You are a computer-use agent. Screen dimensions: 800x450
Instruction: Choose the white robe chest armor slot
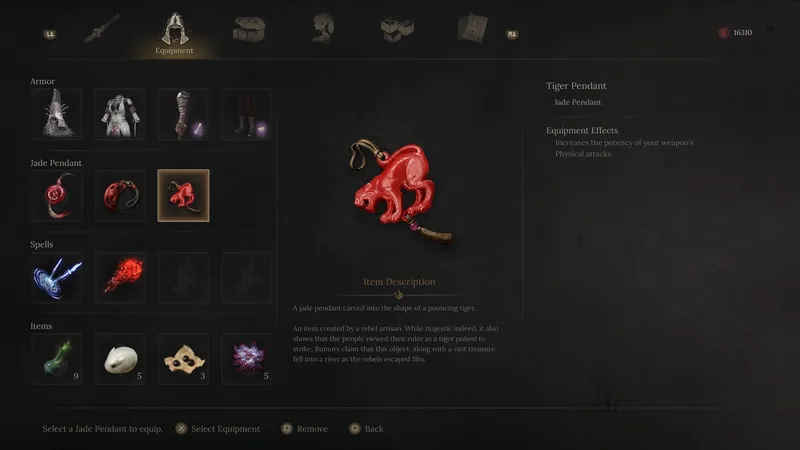[120, 115]
